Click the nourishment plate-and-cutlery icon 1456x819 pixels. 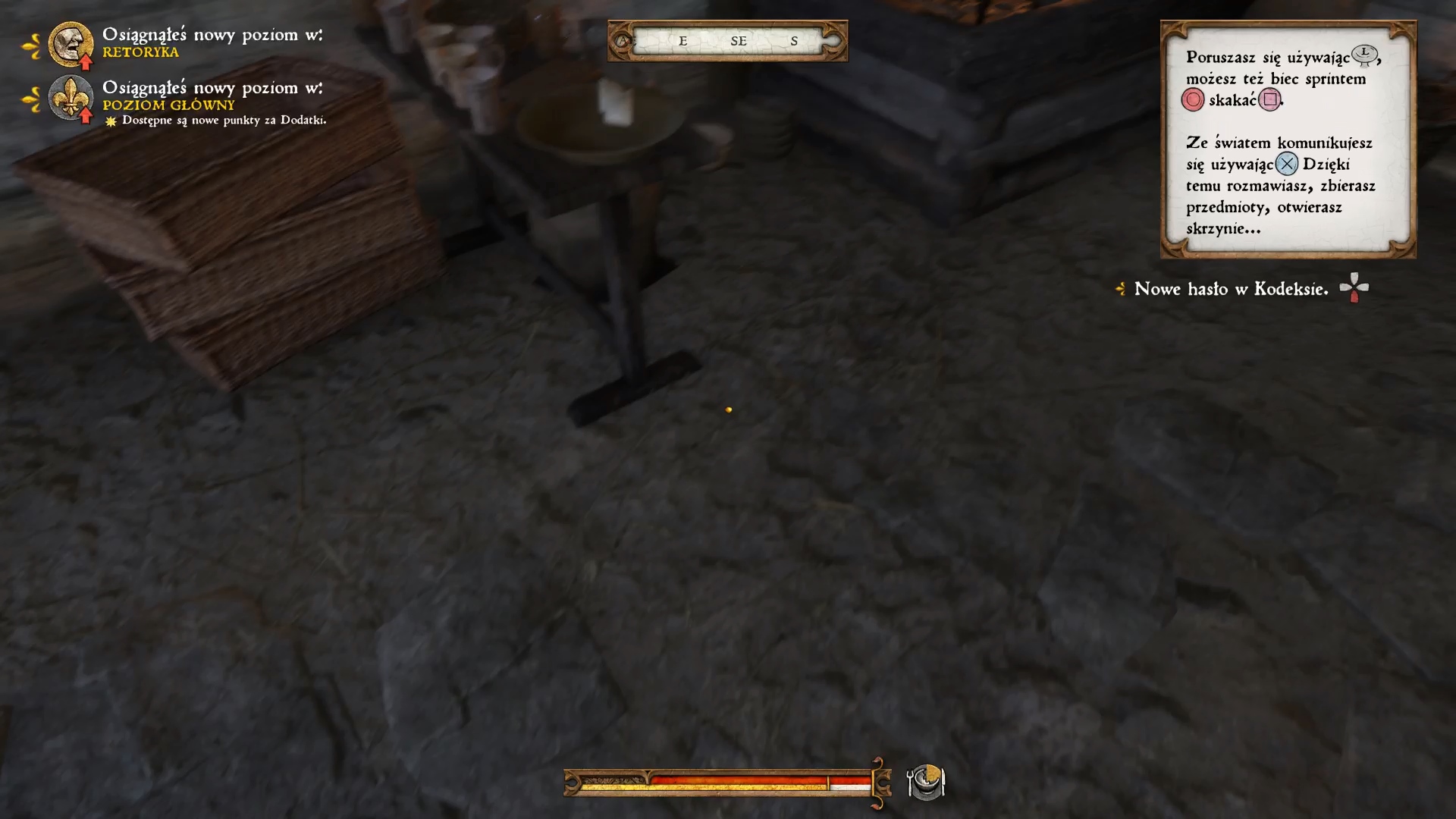[925, 782]
